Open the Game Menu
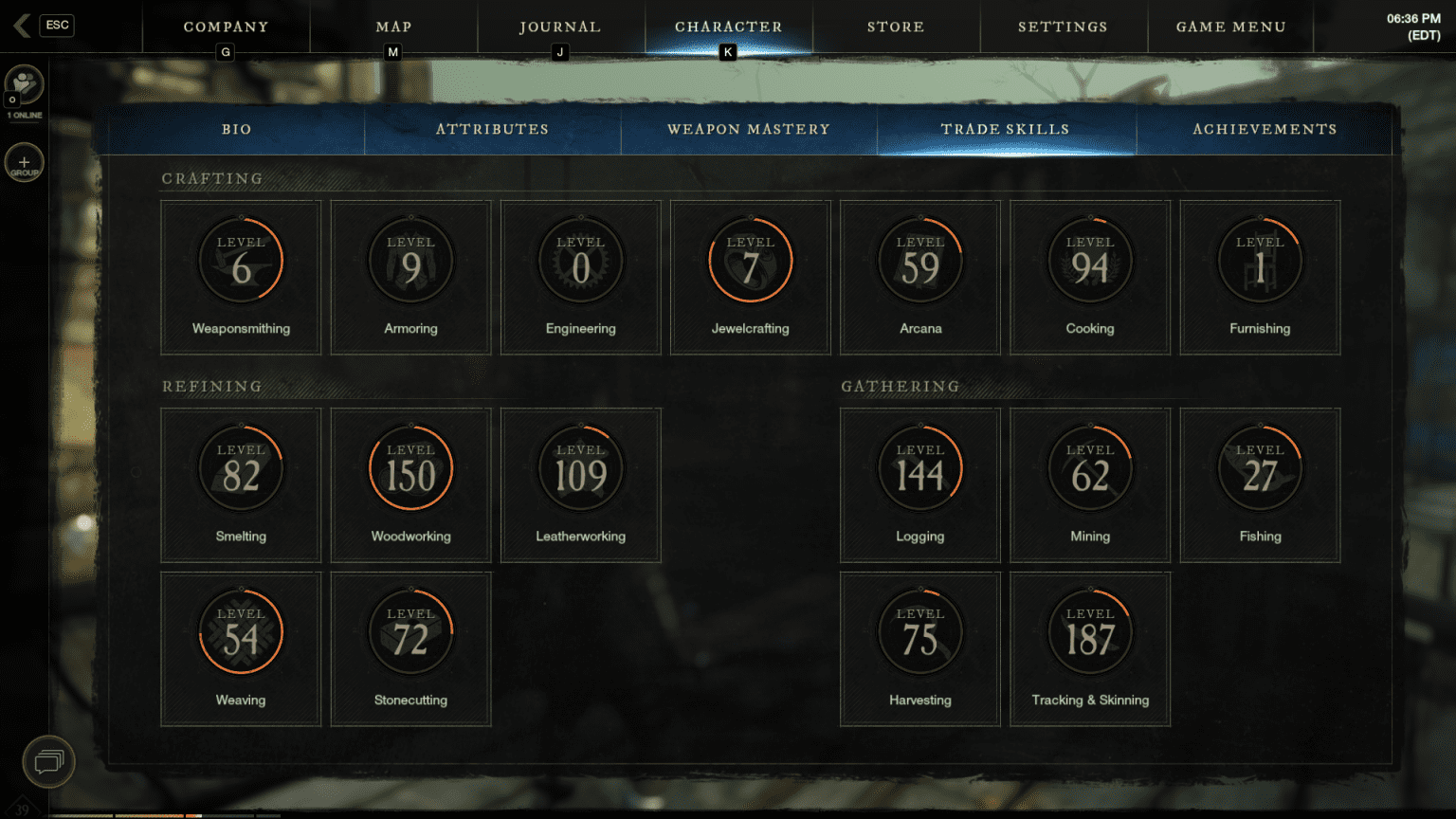This screenshot has width=1456, height=819. click(x=1229, y=27)
